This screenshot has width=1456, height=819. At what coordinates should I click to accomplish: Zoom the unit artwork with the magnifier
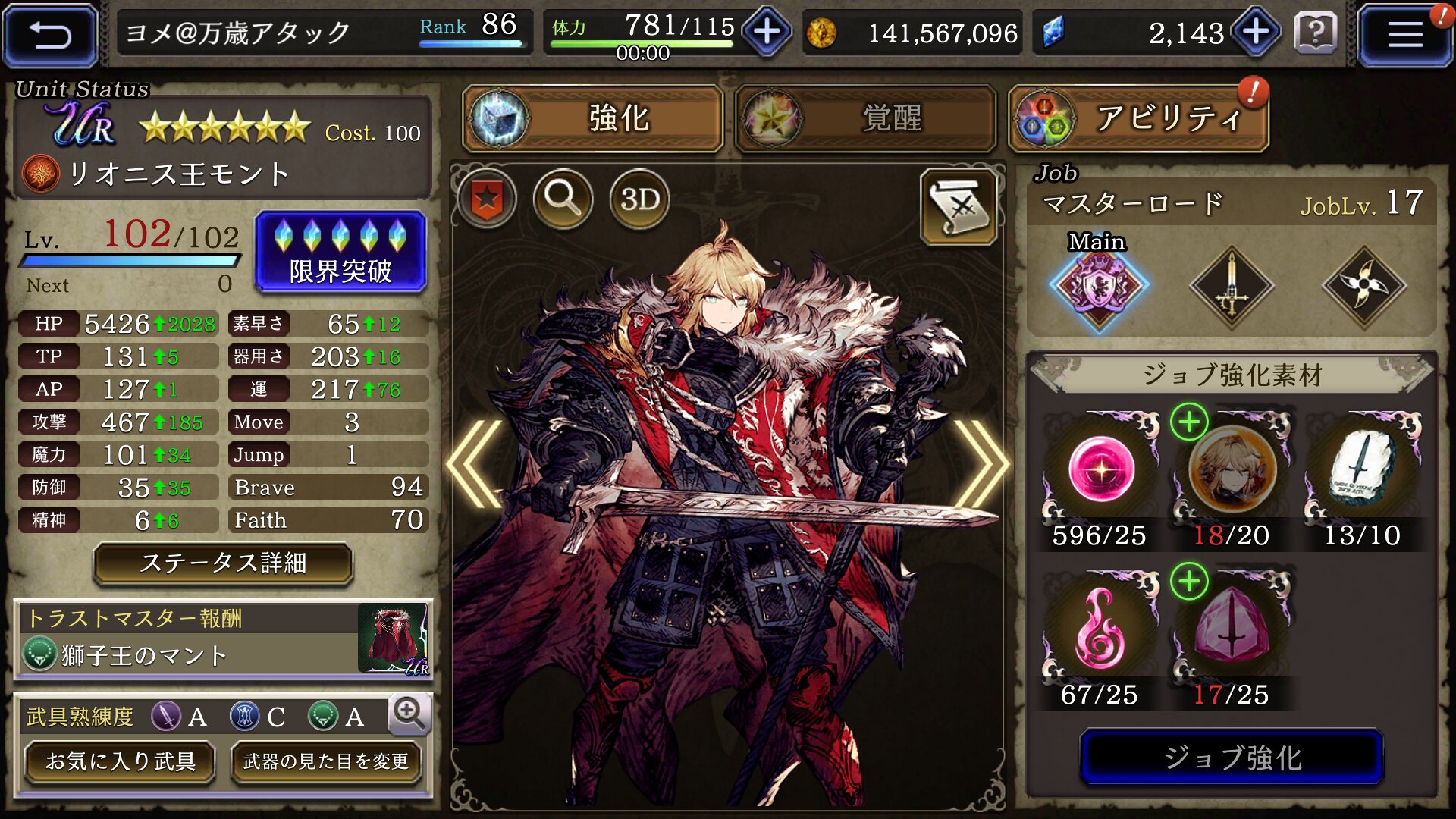pos(563,199)
